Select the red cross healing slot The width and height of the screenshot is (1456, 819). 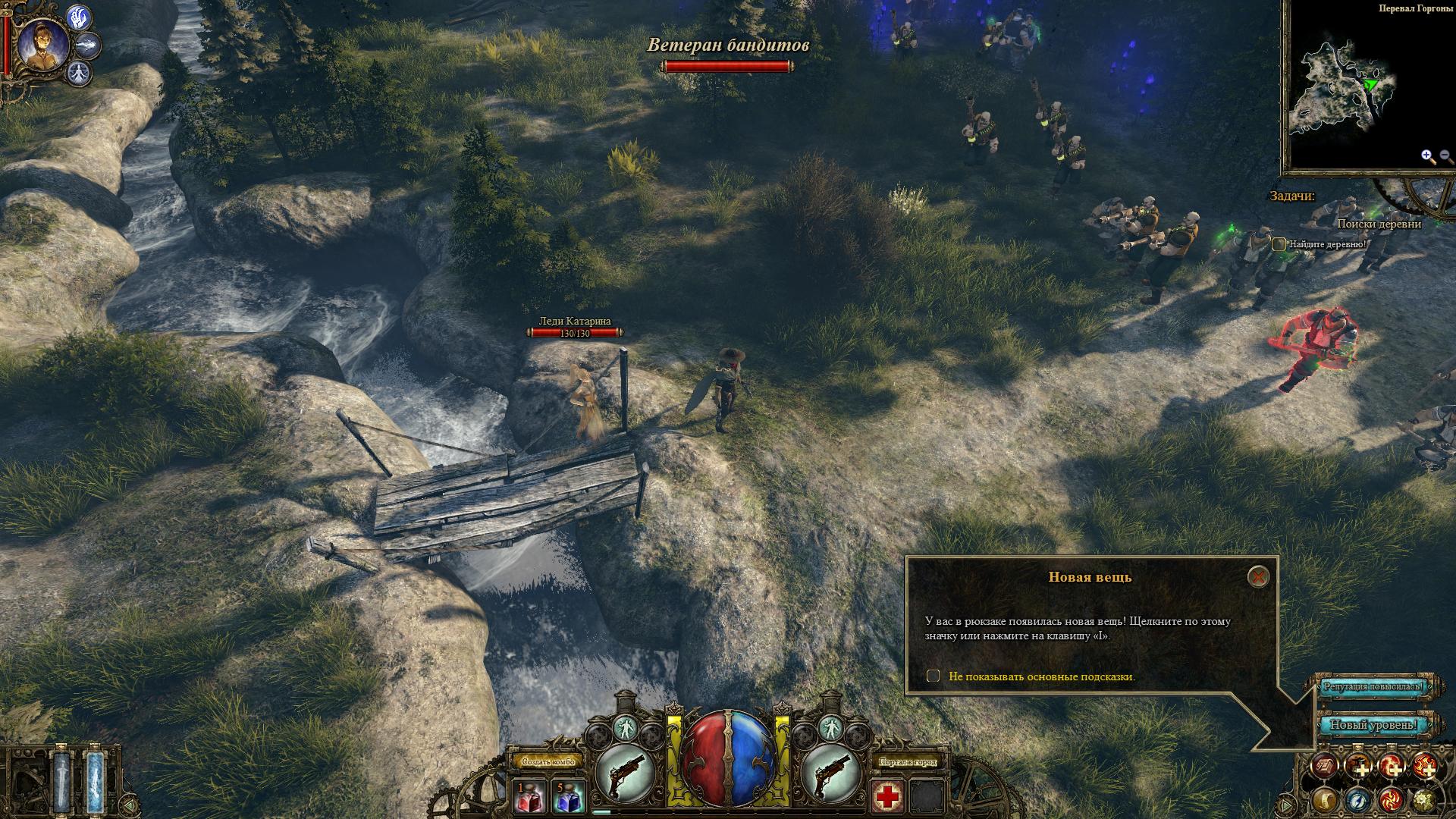click(886, 796)
